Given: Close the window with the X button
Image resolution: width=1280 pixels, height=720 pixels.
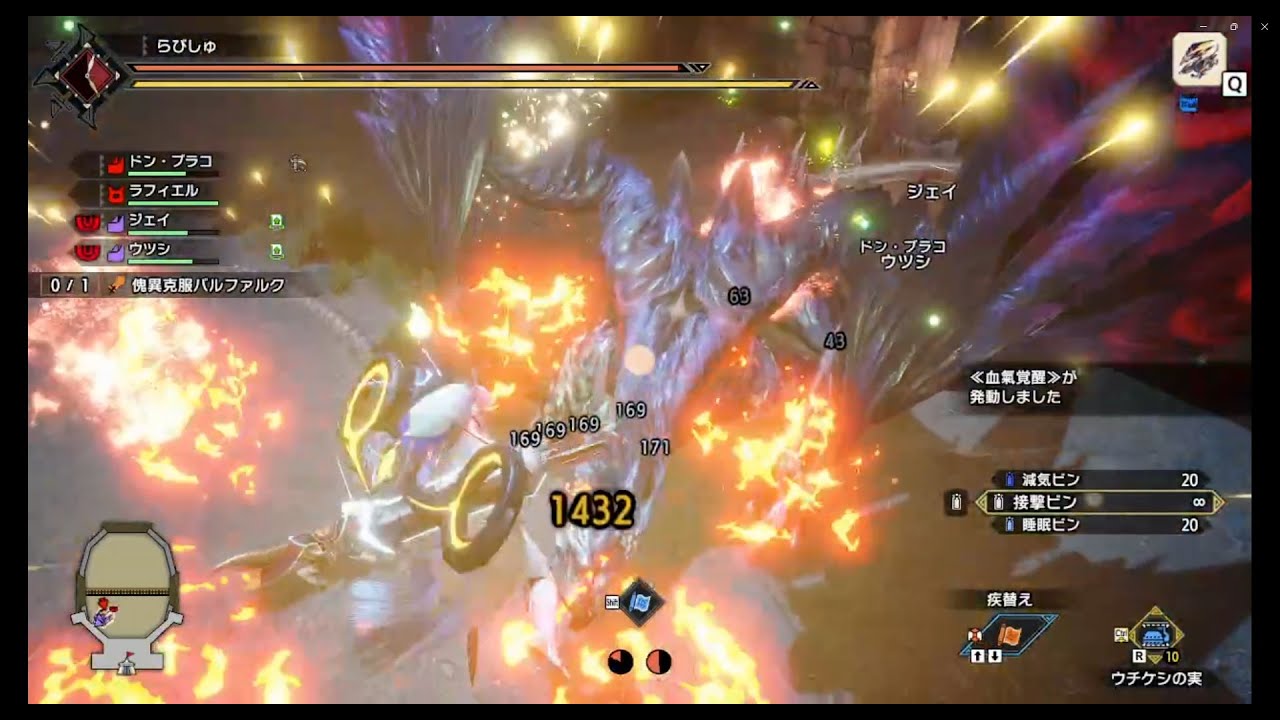Looking at the screenshot, I should click(1262, 26).
